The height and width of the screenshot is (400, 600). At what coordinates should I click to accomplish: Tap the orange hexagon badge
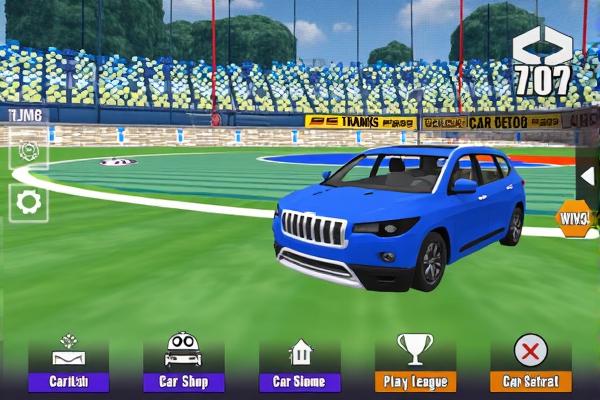point(575,218)
